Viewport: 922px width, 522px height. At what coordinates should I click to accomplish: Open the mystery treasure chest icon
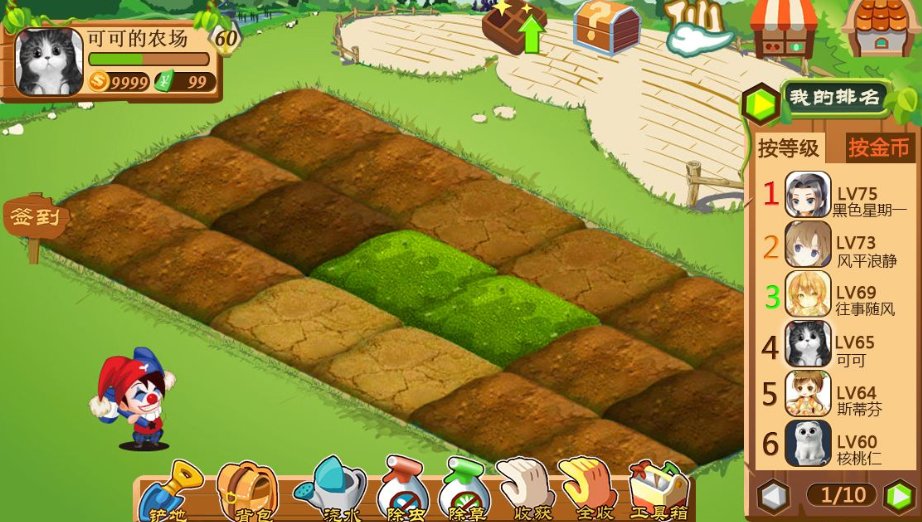606,27
